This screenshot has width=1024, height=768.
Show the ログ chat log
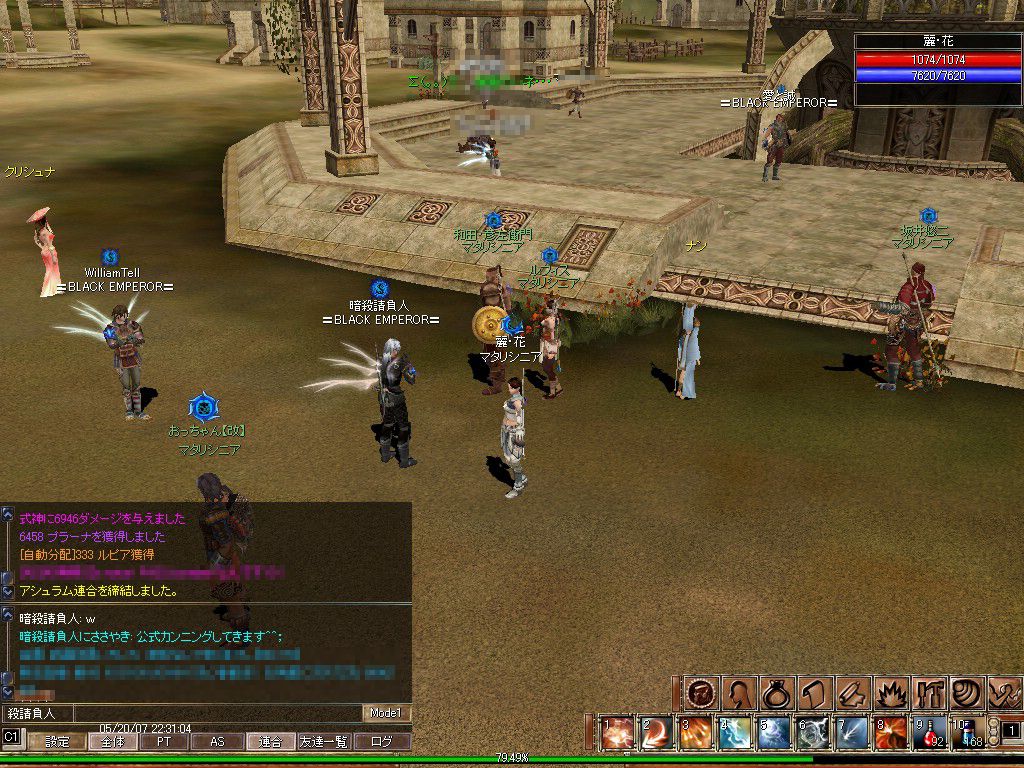[x=382, y=742]
